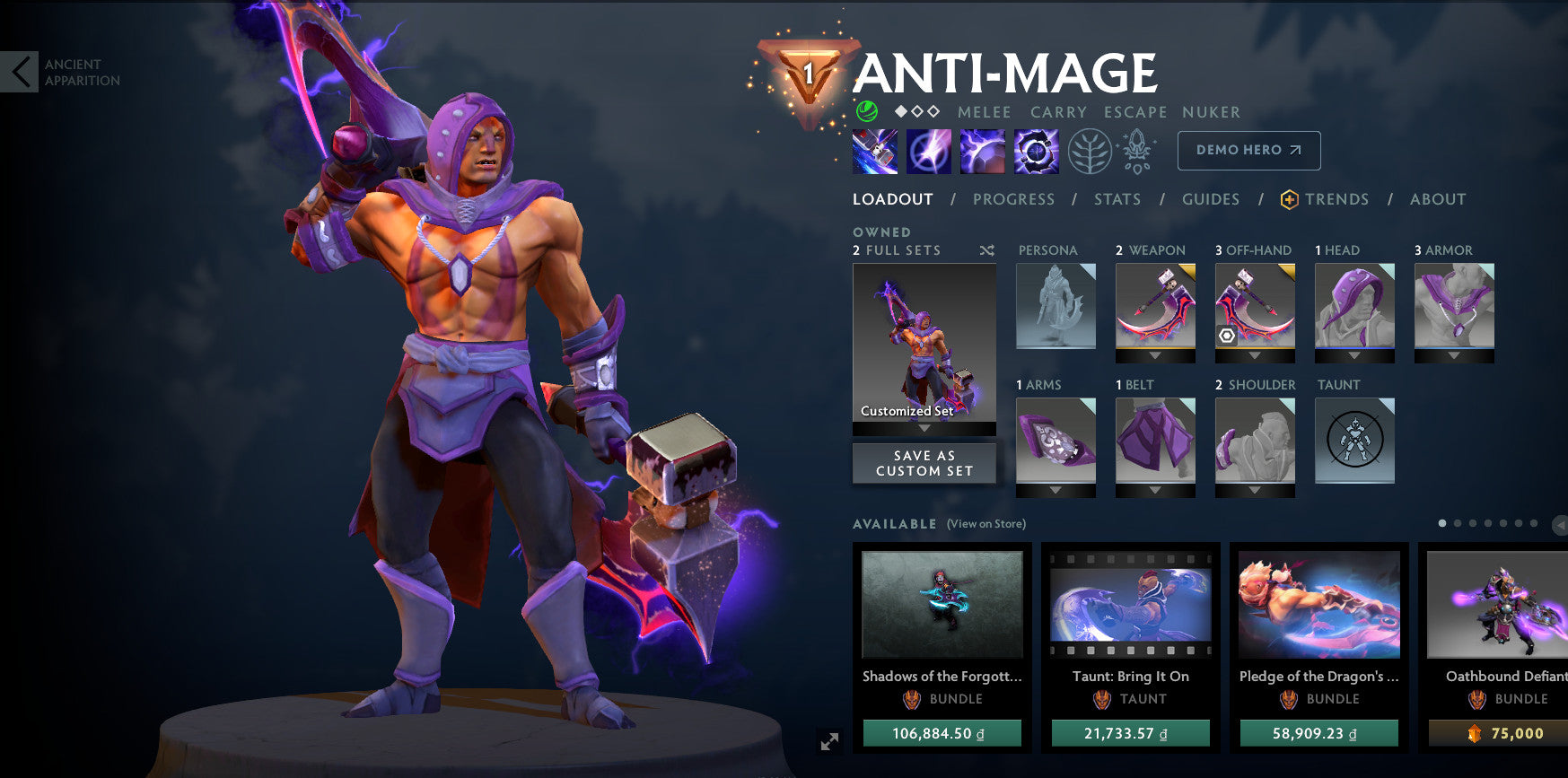Select the Customized Set thumbnail

[x=924, y=343]
